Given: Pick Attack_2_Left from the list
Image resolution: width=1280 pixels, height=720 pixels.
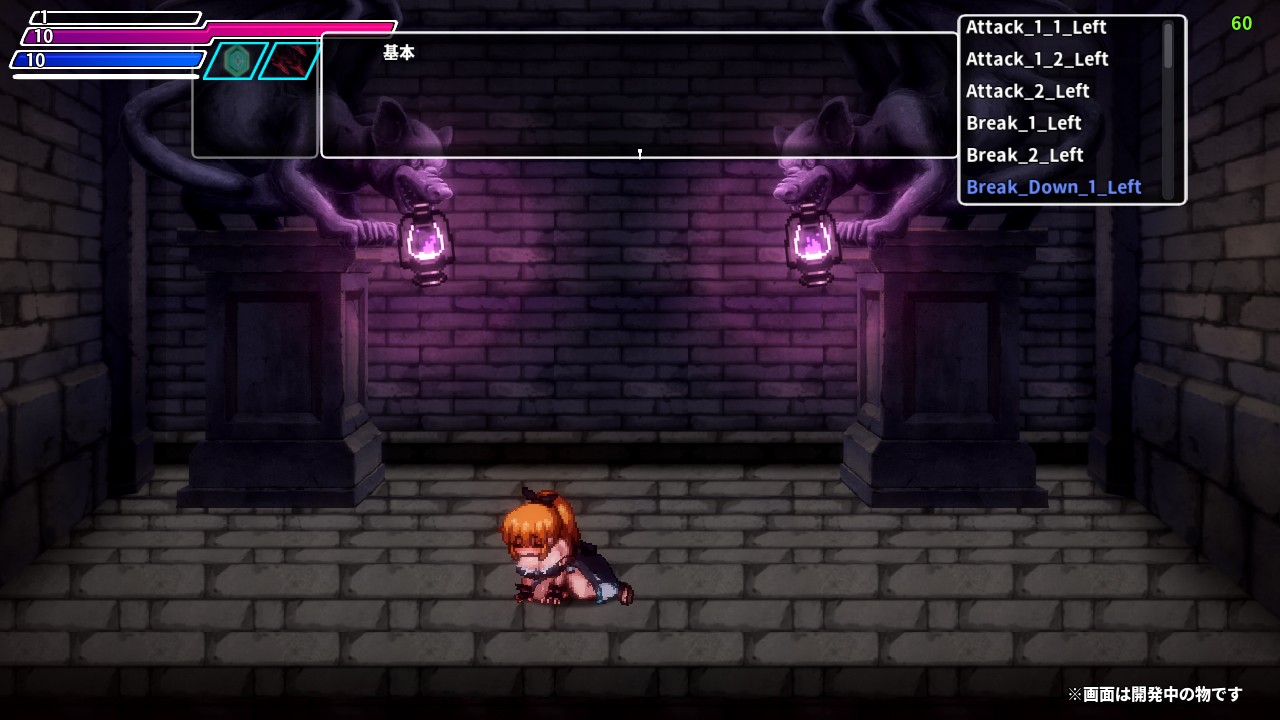Looking at the screenshot, I should click(1027, 91).
